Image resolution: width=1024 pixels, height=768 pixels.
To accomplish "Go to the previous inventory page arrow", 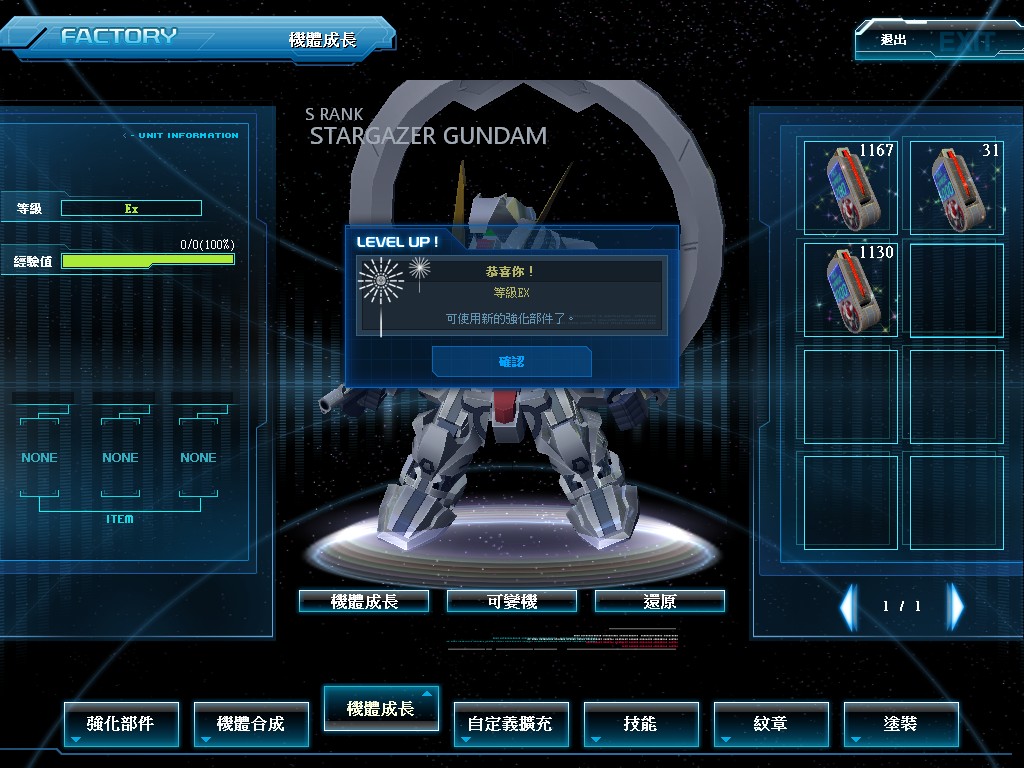I will click(848, 606).
